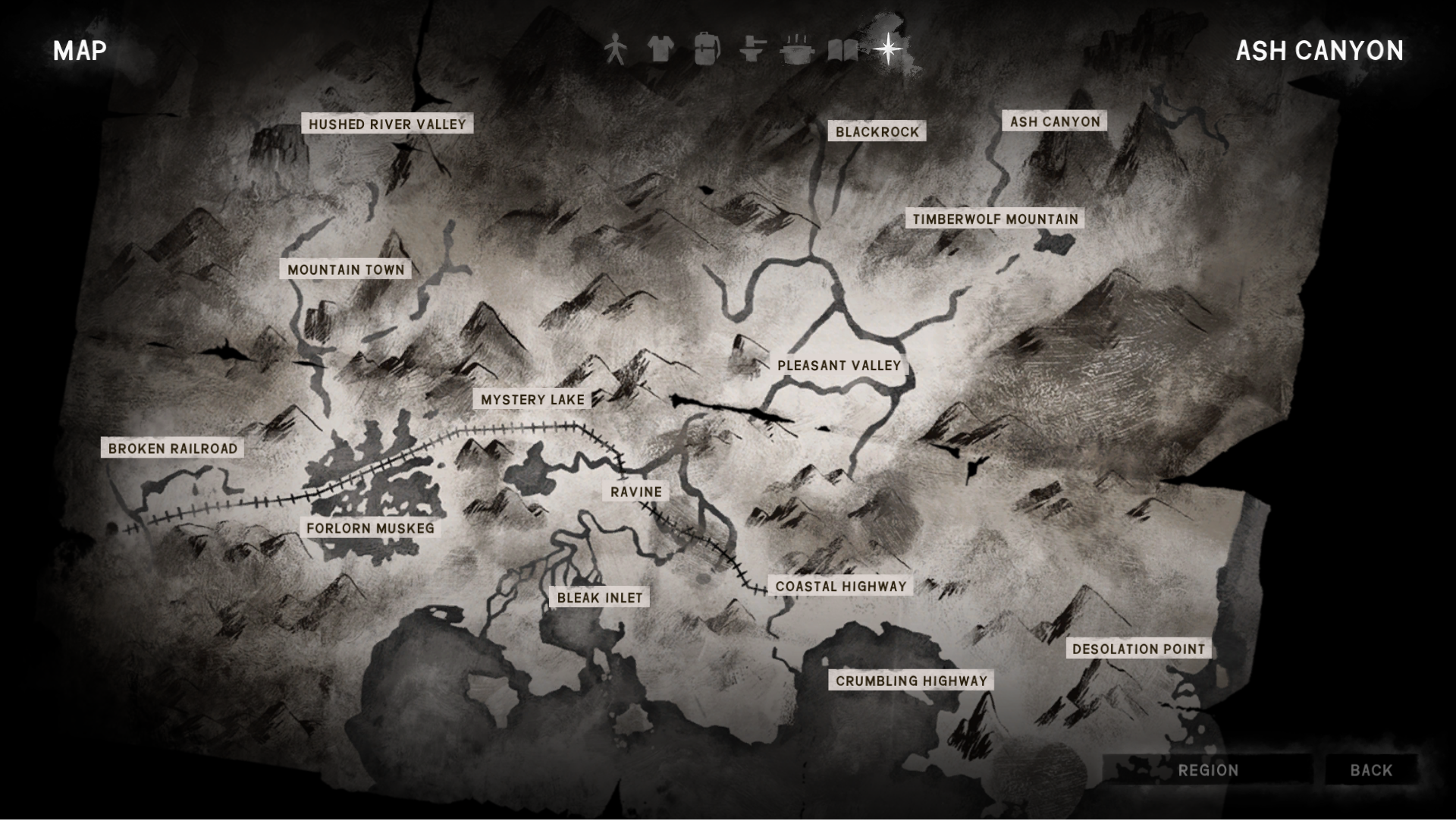Open the journal book tab
Screen dimensions: 1456x821
click(x=843, y=51)
